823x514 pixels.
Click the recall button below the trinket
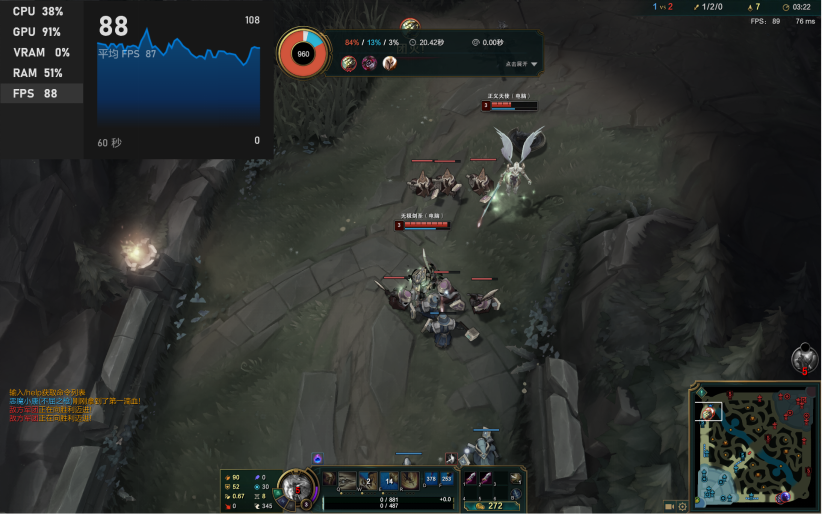(x=518, y=494)
